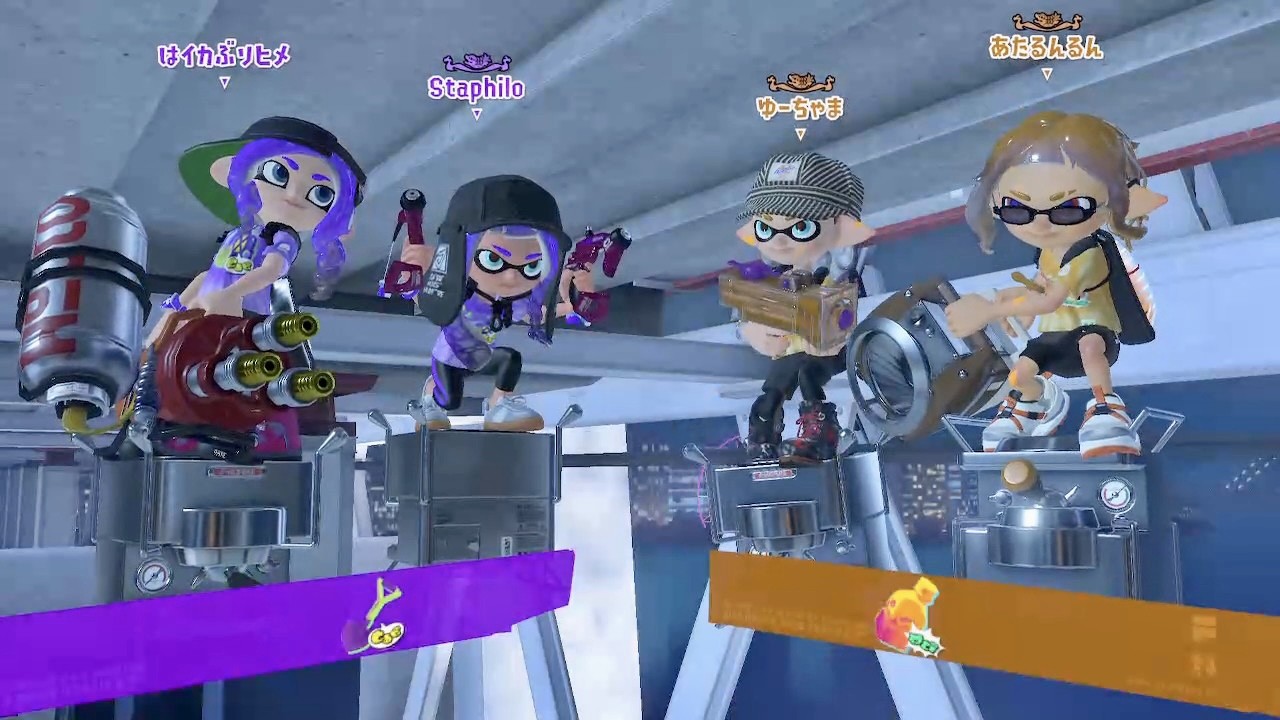Select the あたるんるん player name tag
The image size is (1280, 720).
pyautogui.click(x=1046, y=47)
